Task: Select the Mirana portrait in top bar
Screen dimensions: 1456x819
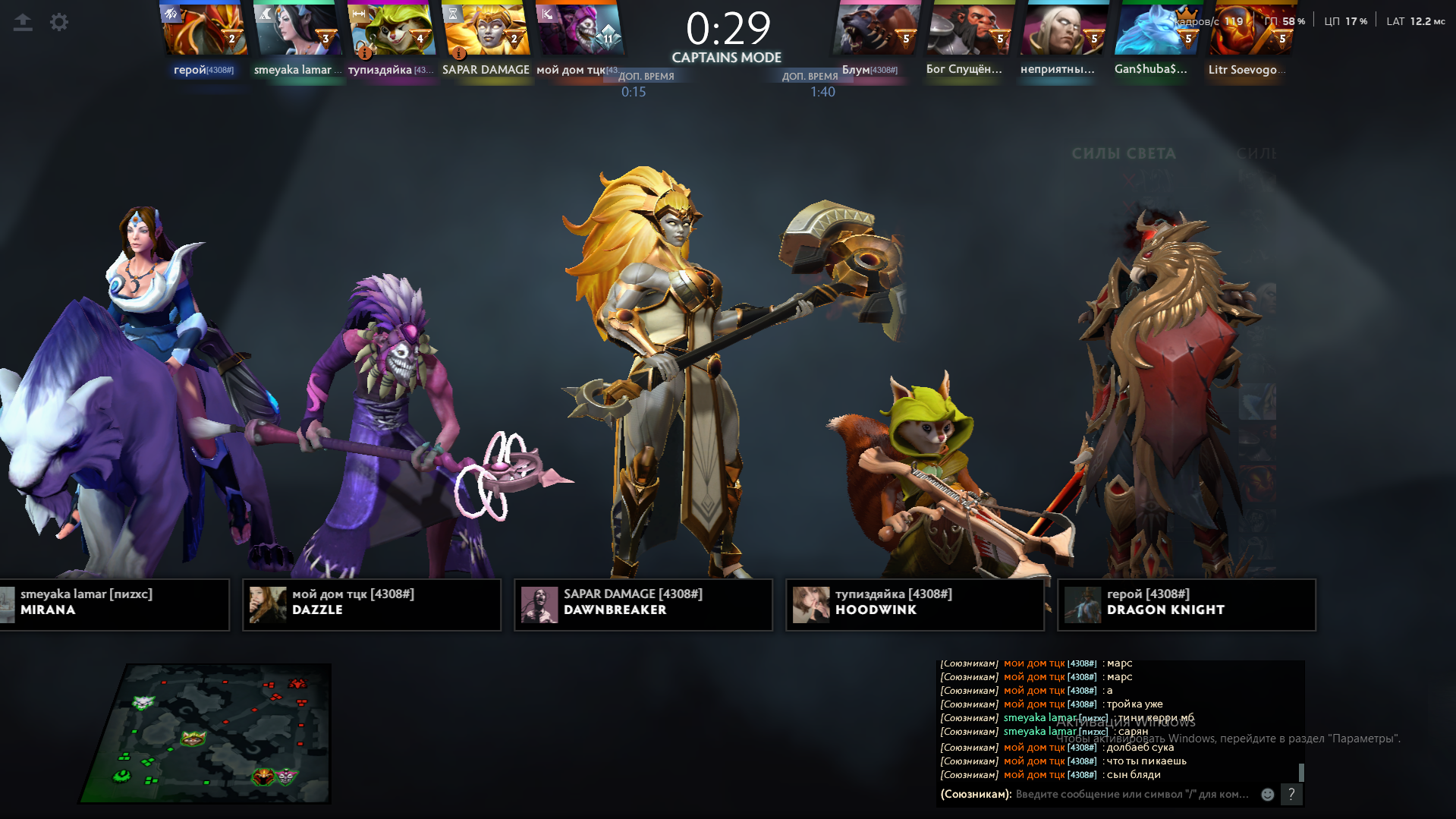Action: (x=298, y=30)
